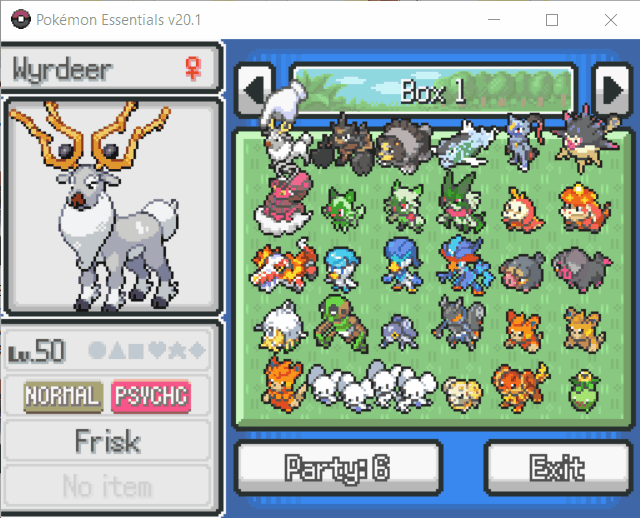Go to the next box with right arrow
640x518 pixels.
609,90
